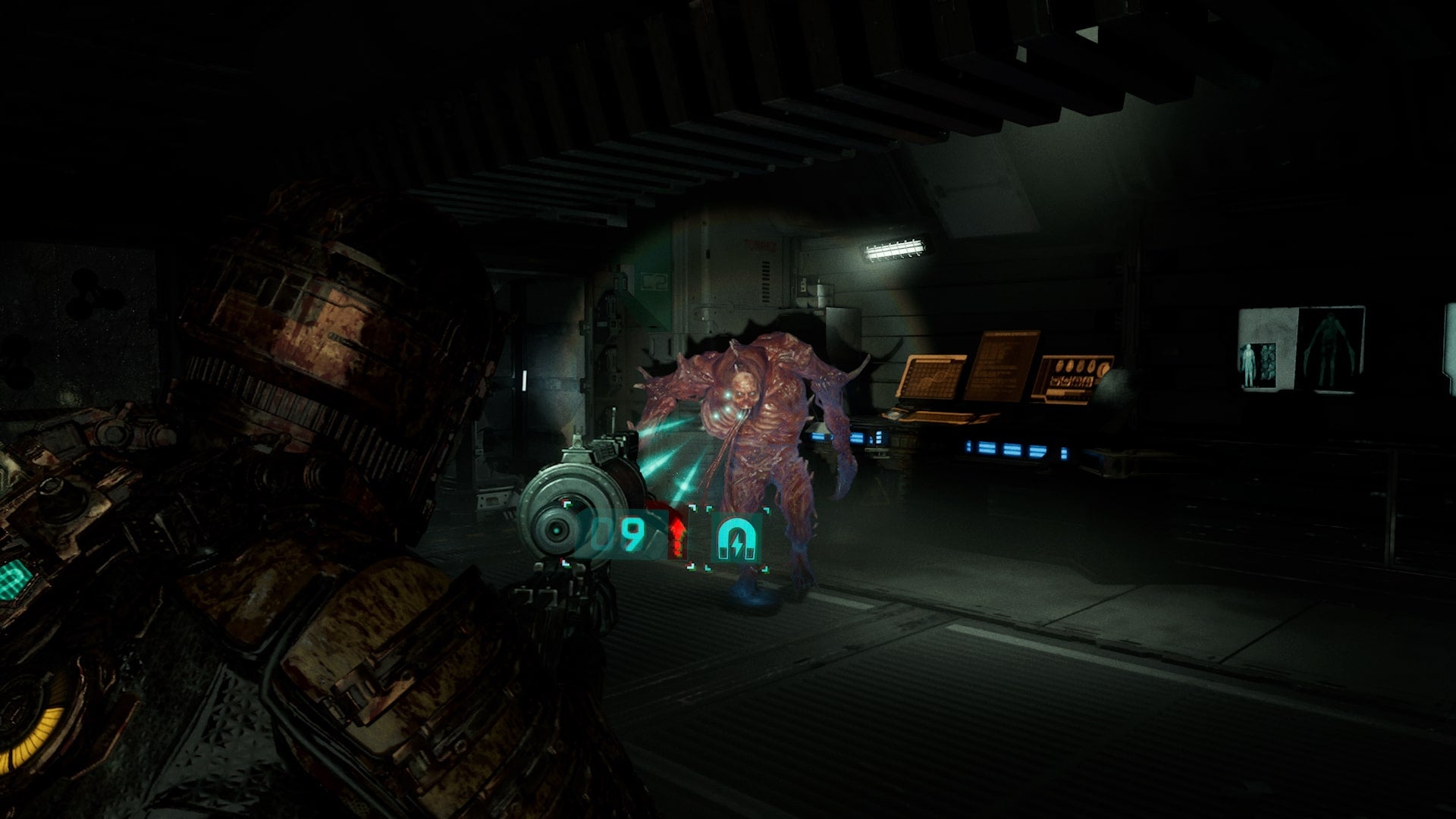Expand the tilted grid-chart monitor screen
Screen dimensions: 1456x819
point(932,377)
